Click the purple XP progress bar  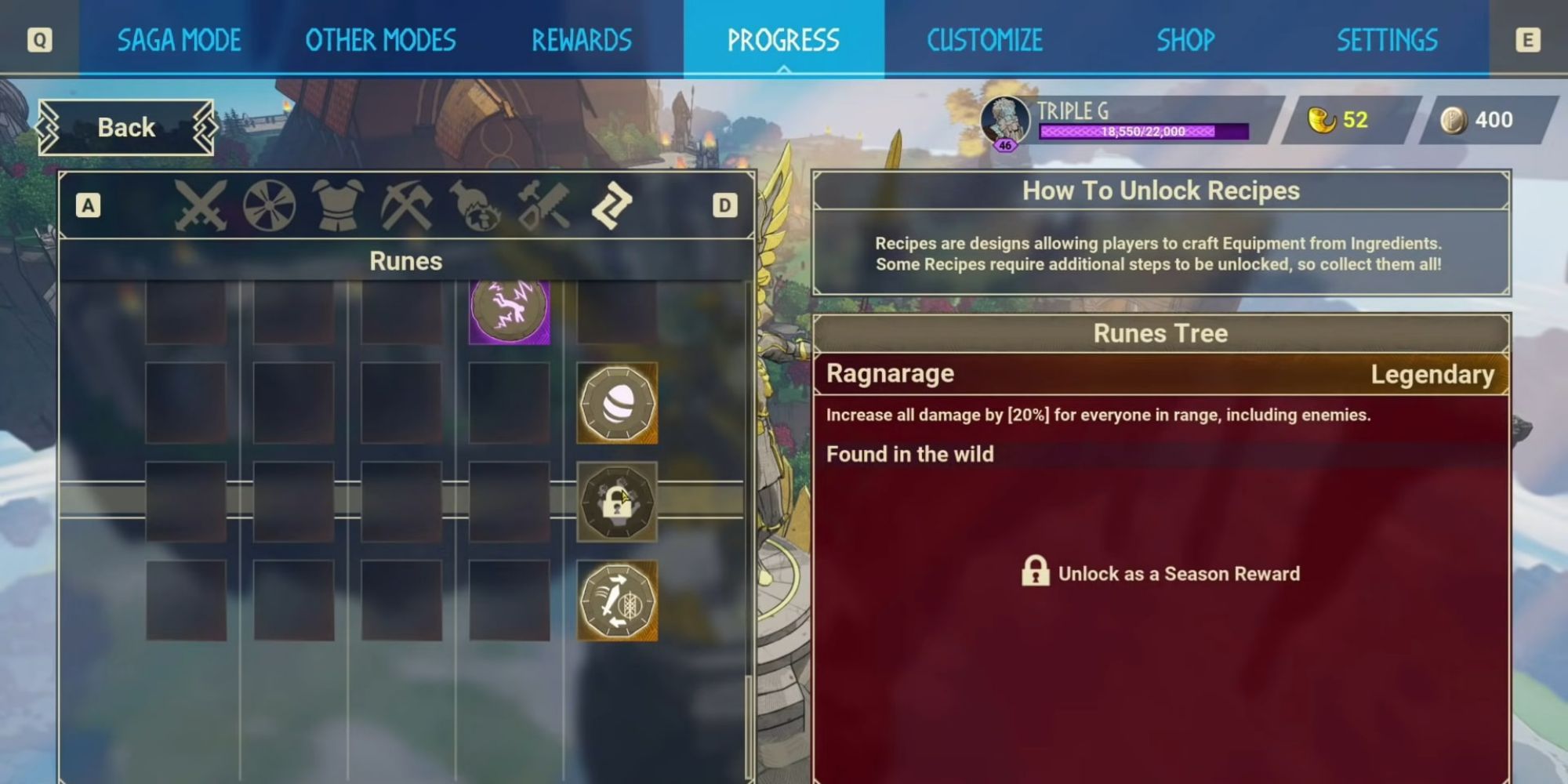coord(1145,132)
